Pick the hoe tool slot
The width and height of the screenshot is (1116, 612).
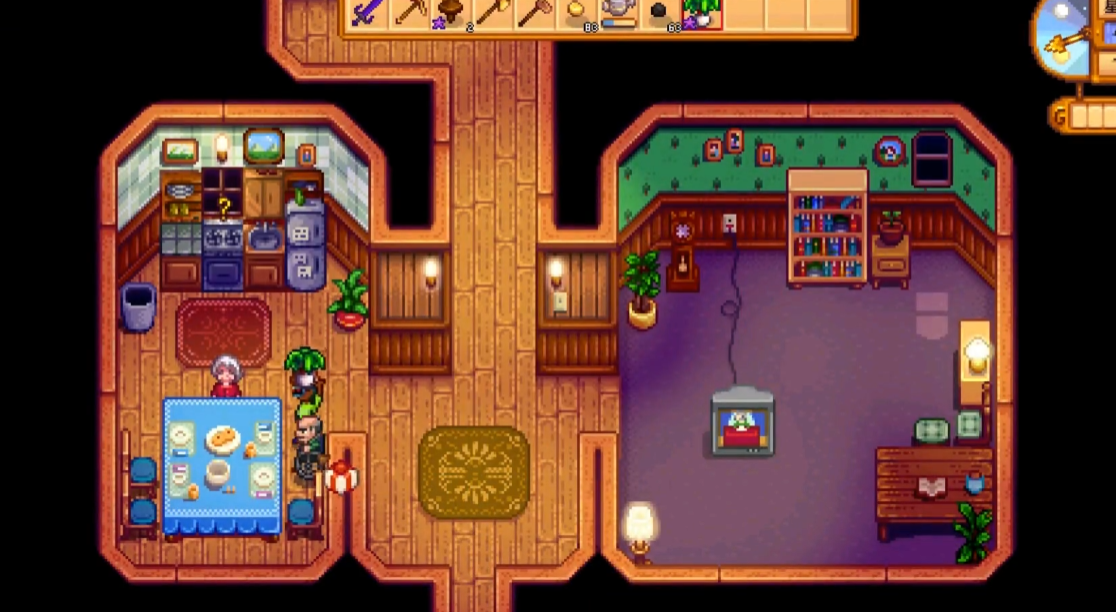pos(534,13)
